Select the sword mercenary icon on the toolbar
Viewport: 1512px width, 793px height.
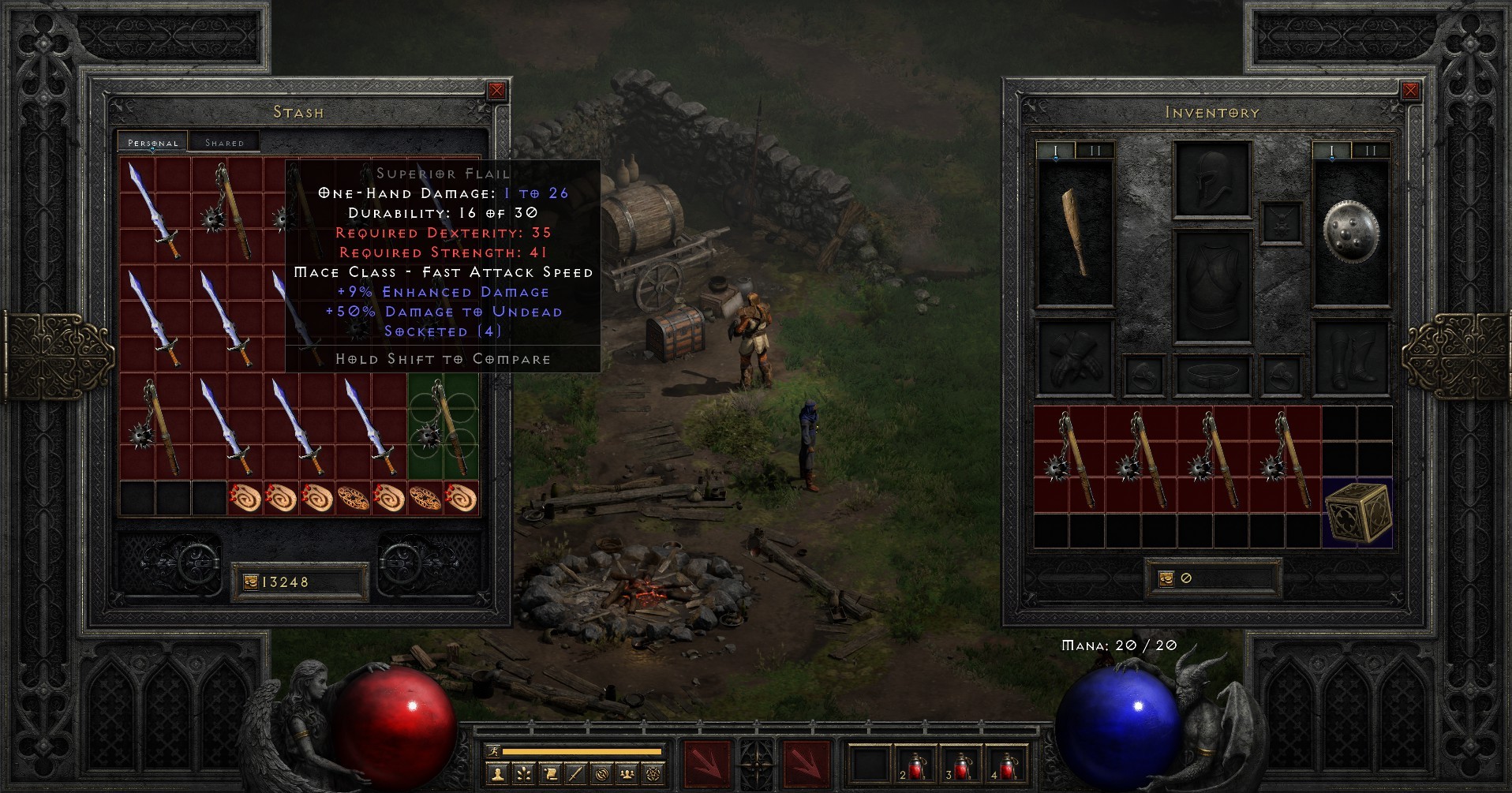tap(576, 775)
